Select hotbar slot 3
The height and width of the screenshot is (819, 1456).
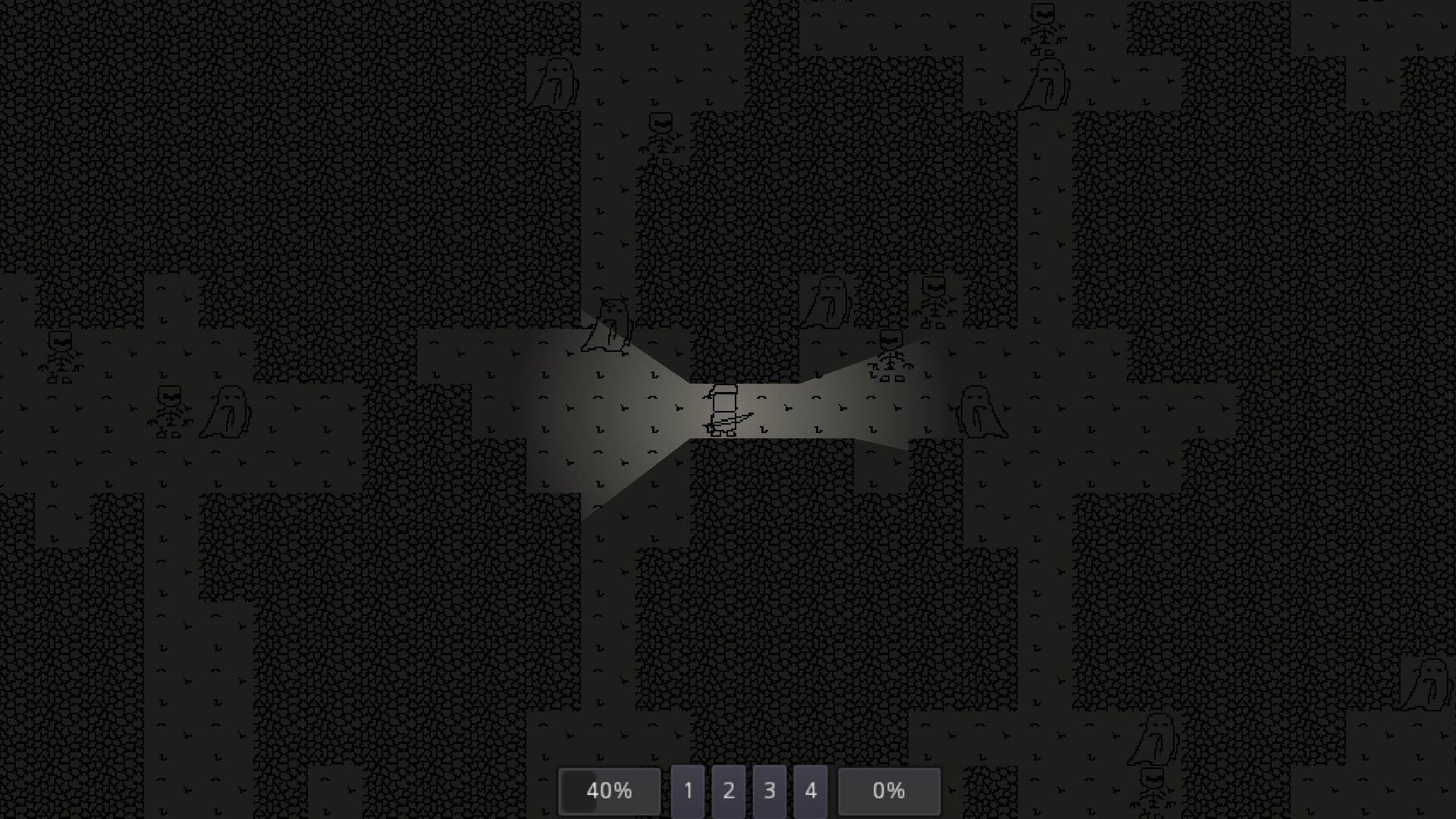coord(770,791)
